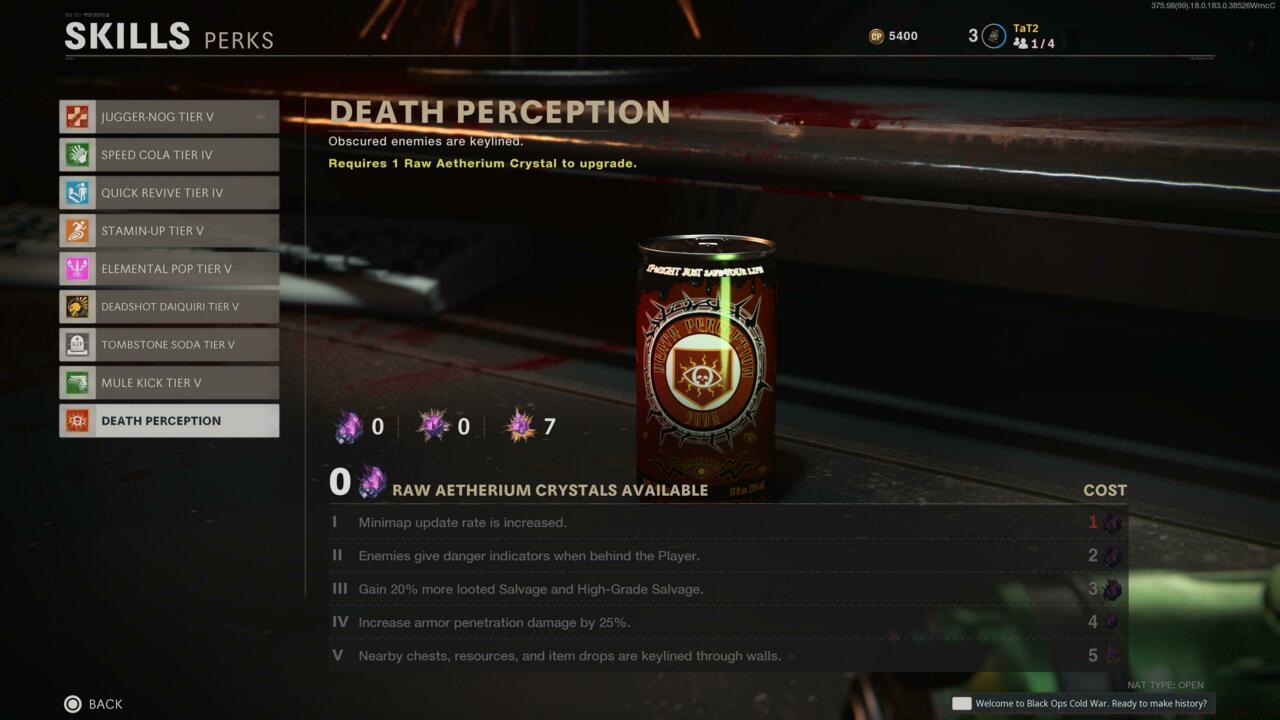Click the crystal cost icon beside Tier V
1280x720 pixels.
pos(1113,656)
